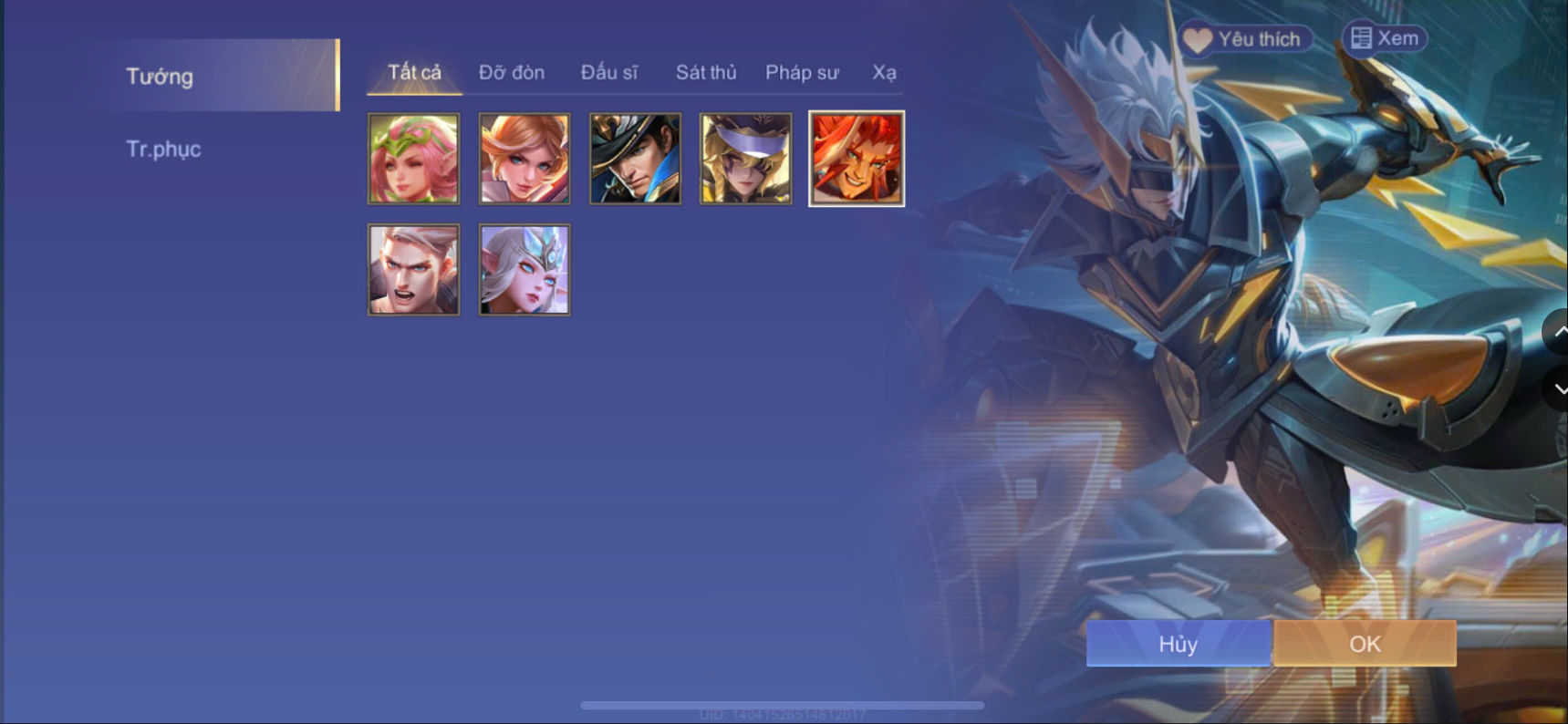
Task: Select the shouting white-haired hero portrait
Action: click(x=413, y=269)
